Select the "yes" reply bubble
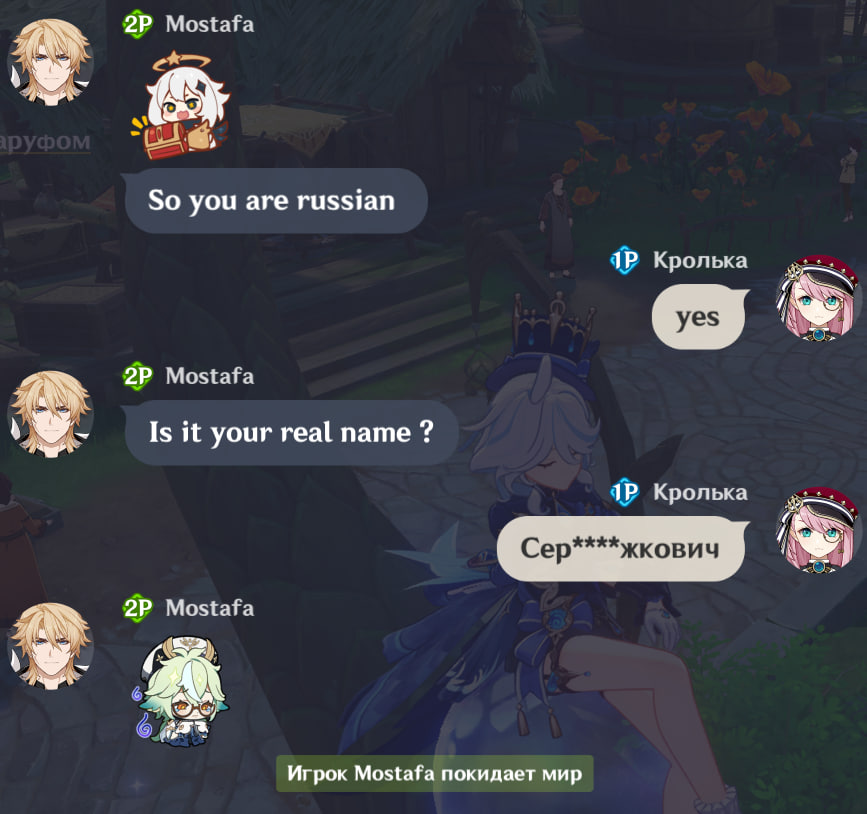Screen dimensions: 867x814 point(697,317)
